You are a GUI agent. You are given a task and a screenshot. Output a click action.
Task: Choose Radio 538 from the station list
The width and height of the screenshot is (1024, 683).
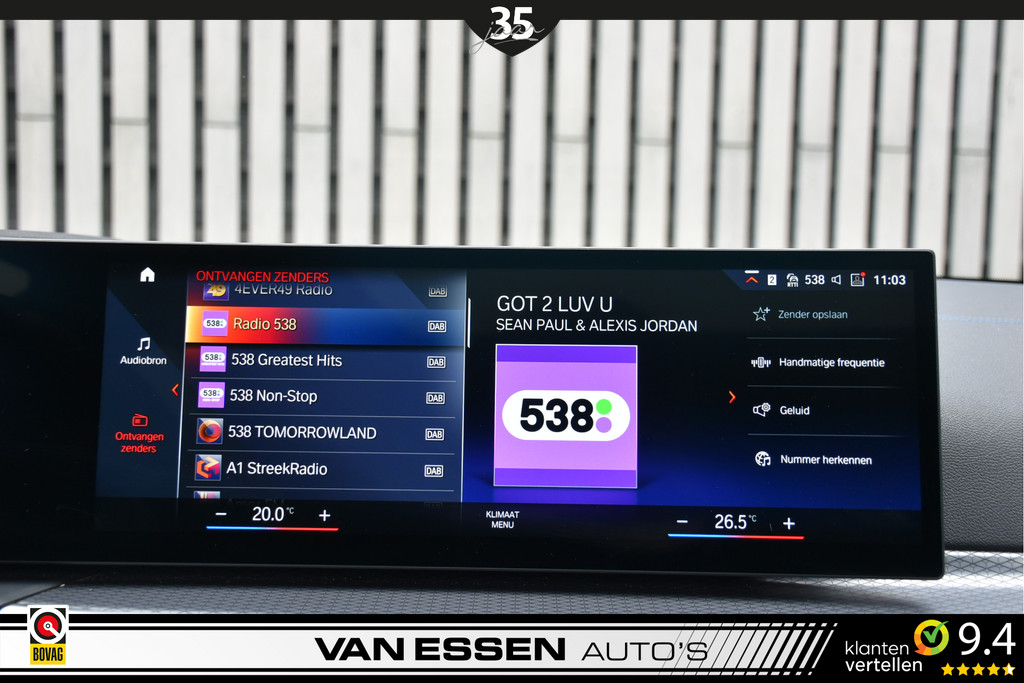pos(320,324)
